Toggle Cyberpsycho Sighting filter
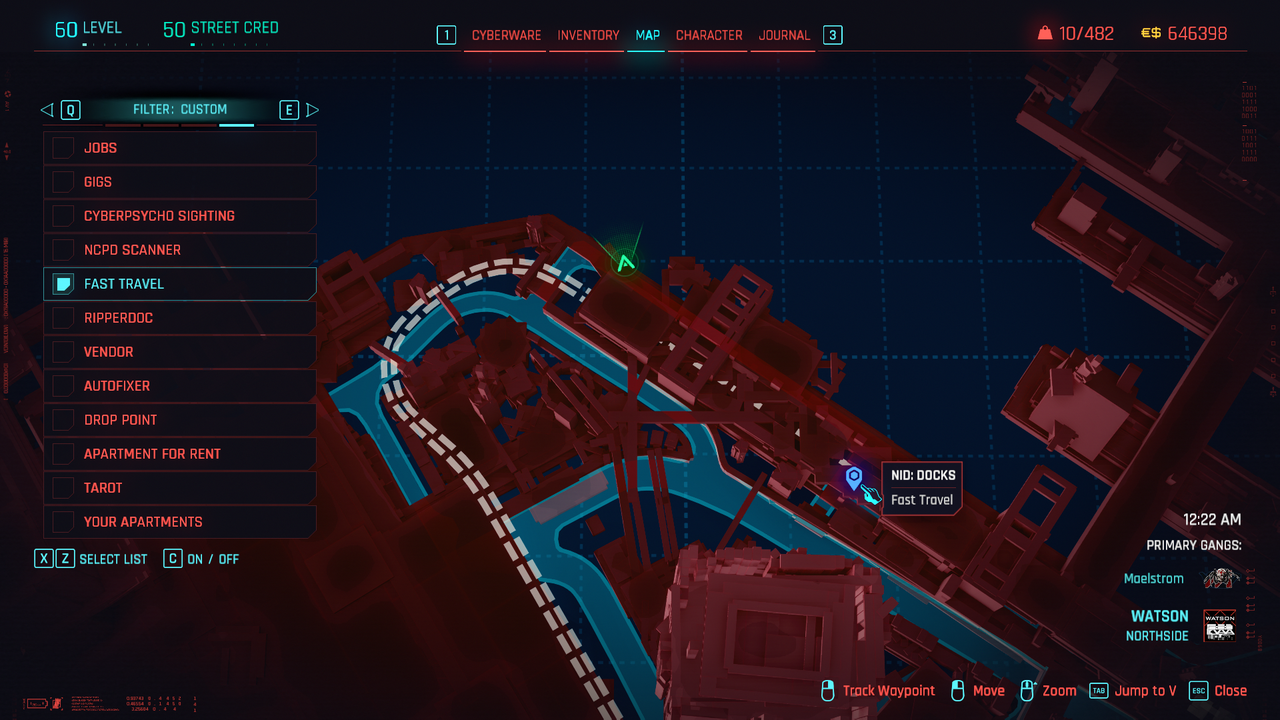This screenshot has width=1280, height=720. coord(64,216)
